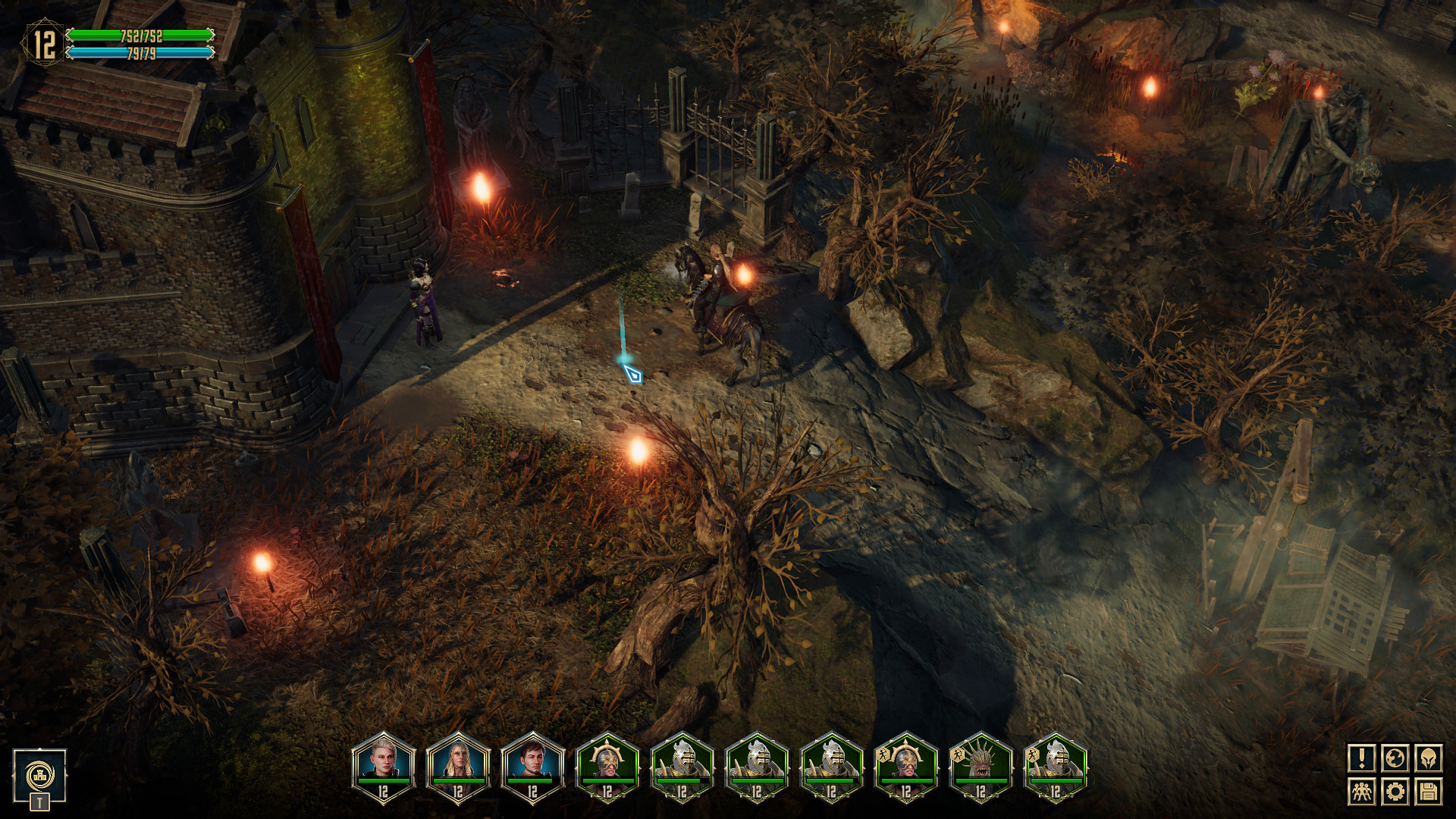1456x819 pixels.
Task: Click the castle fast-travel icon bottom-left
Action: point(38,775)
